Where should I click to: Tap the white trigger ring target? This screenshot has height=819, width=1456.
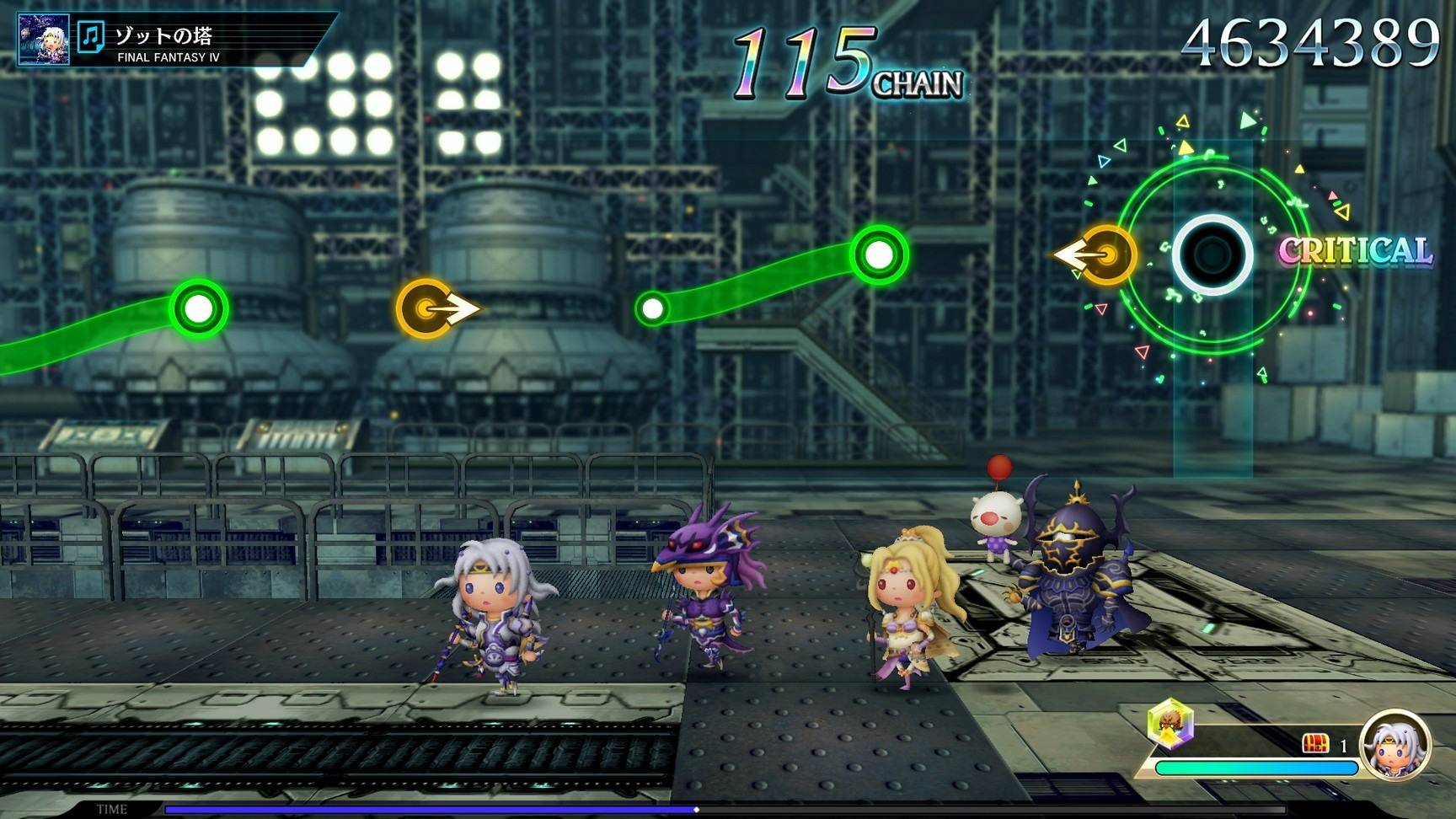(x=1212, y=254)
